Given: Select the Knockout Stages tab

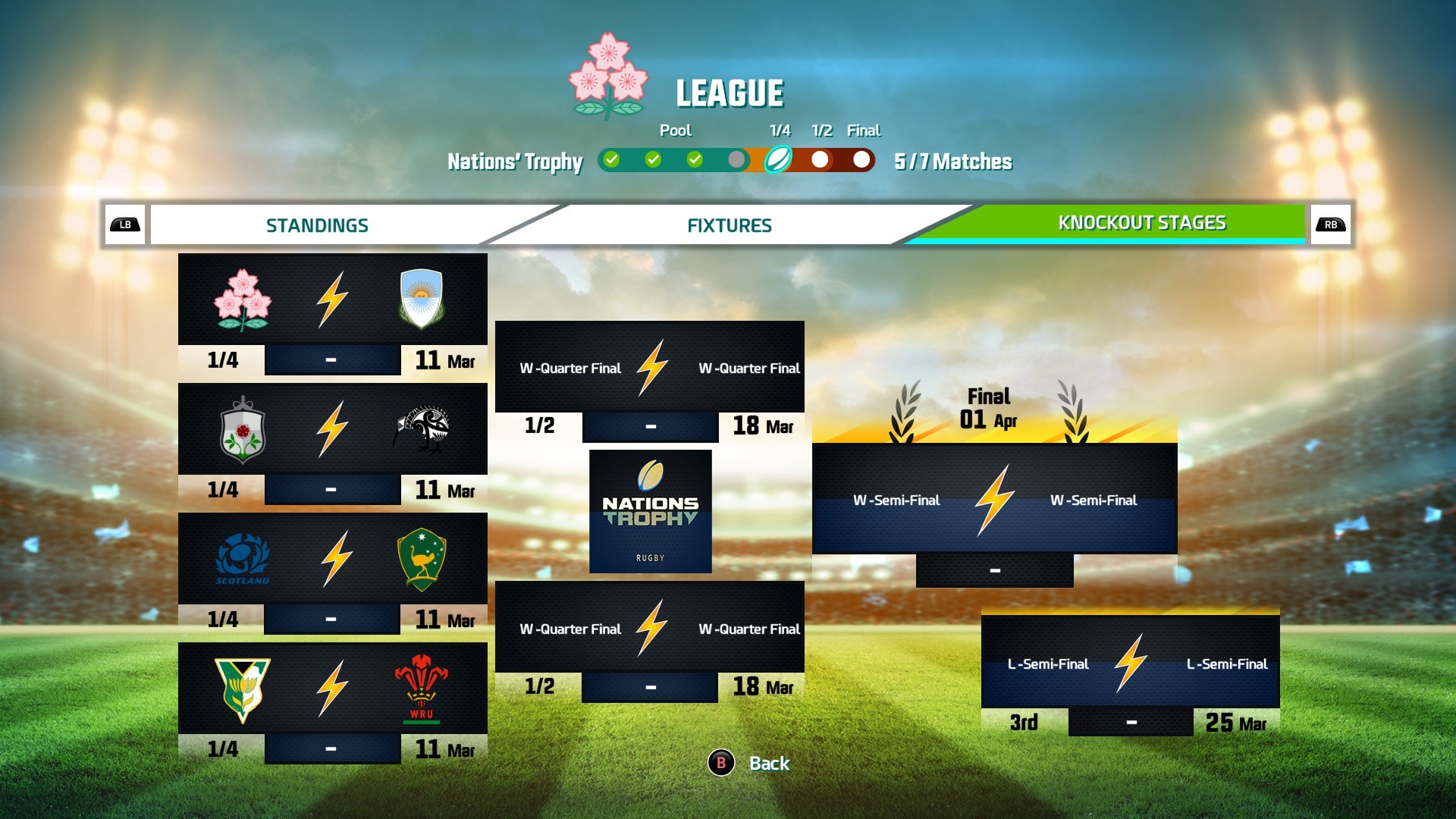Looking at the screenshot, I should click(1141, 223).
